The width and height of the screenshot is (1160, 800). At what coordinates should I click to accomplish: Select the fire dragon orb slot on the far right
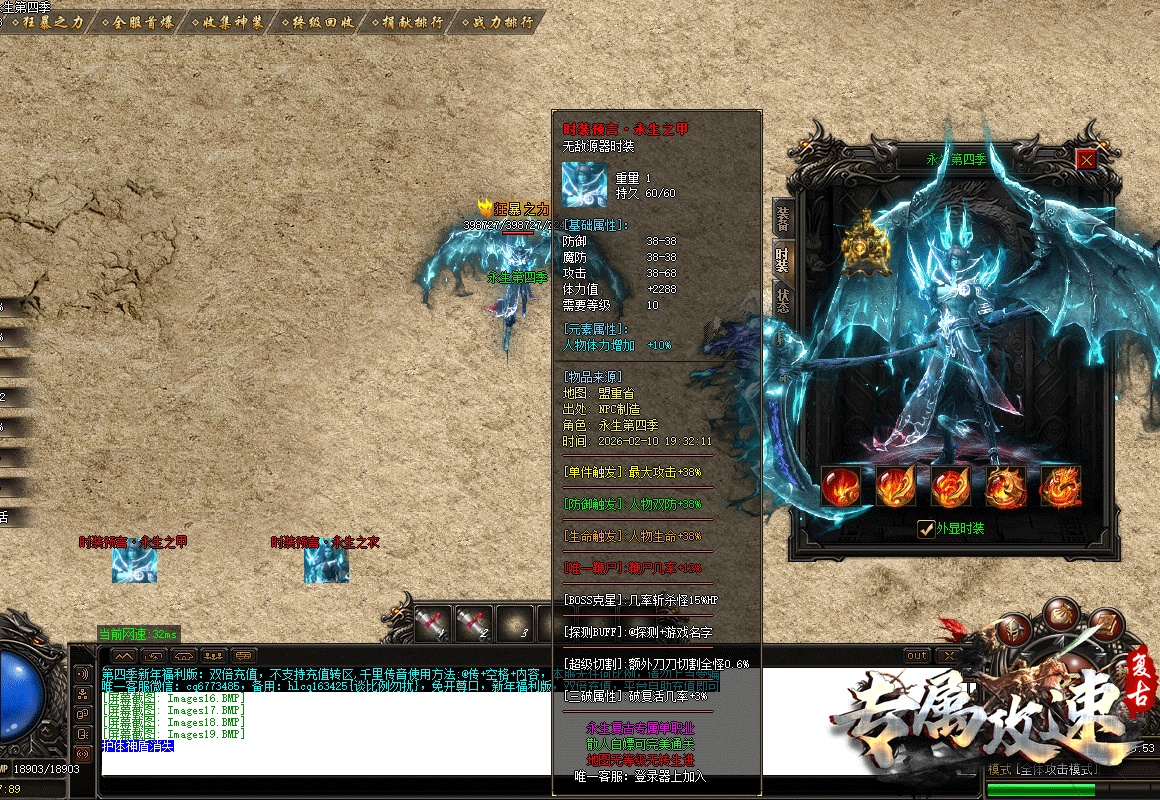1060,487
